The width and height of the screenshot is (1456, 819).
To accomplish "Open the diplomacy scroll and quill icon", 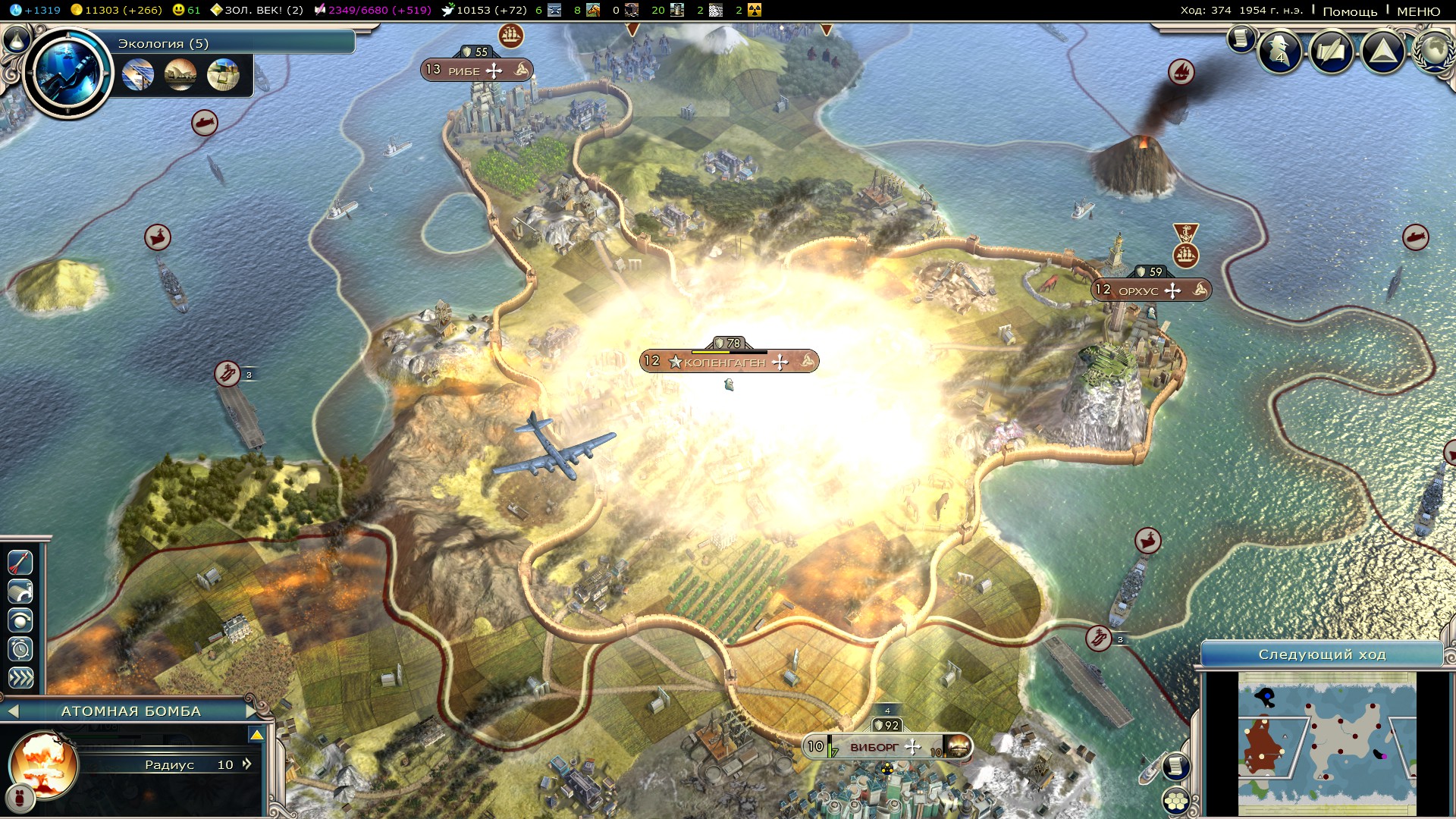I will coord(1332,52).
